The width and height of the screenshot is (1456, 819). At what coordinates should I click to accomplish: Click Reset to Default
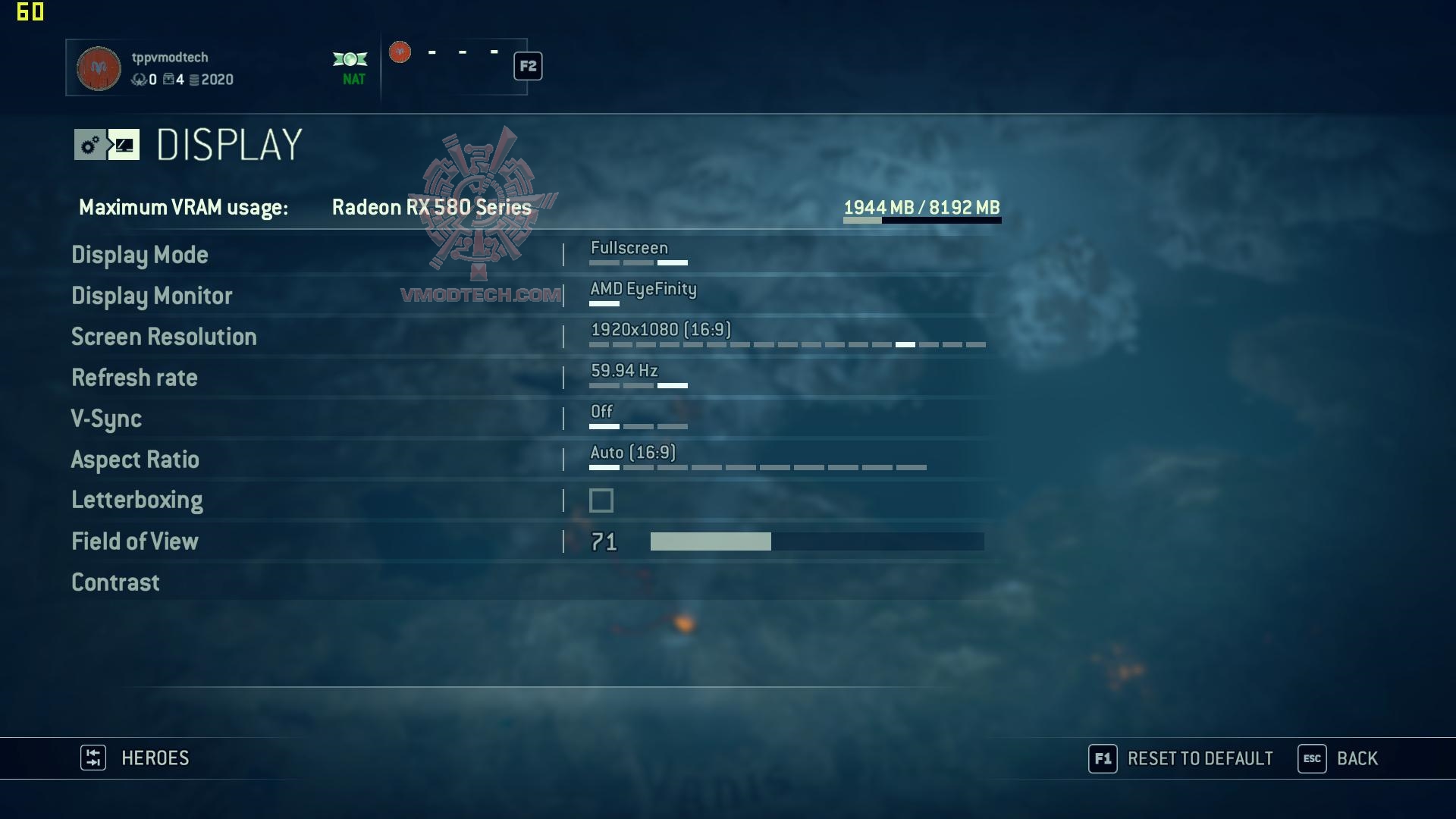coord(1199,758)
